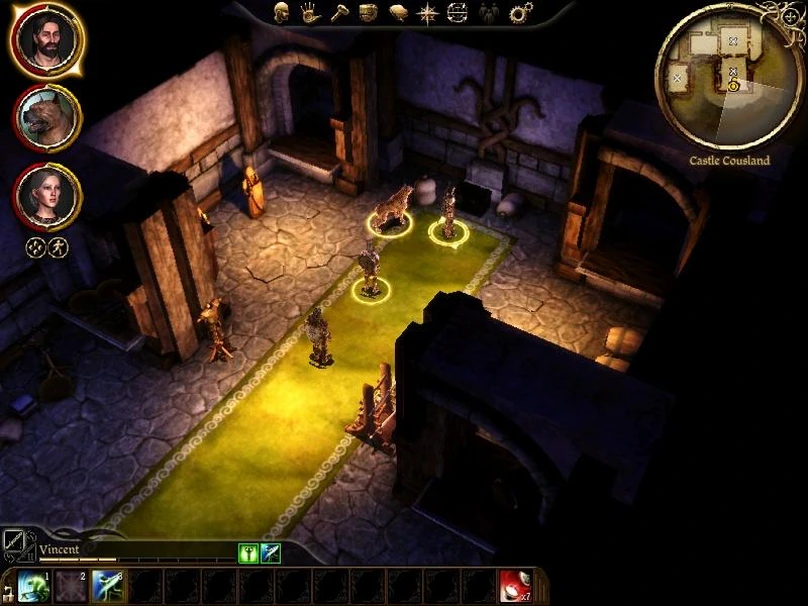Open the journal scroll icon
Viewport: 808px width, 606px height.
pos(398,13)
